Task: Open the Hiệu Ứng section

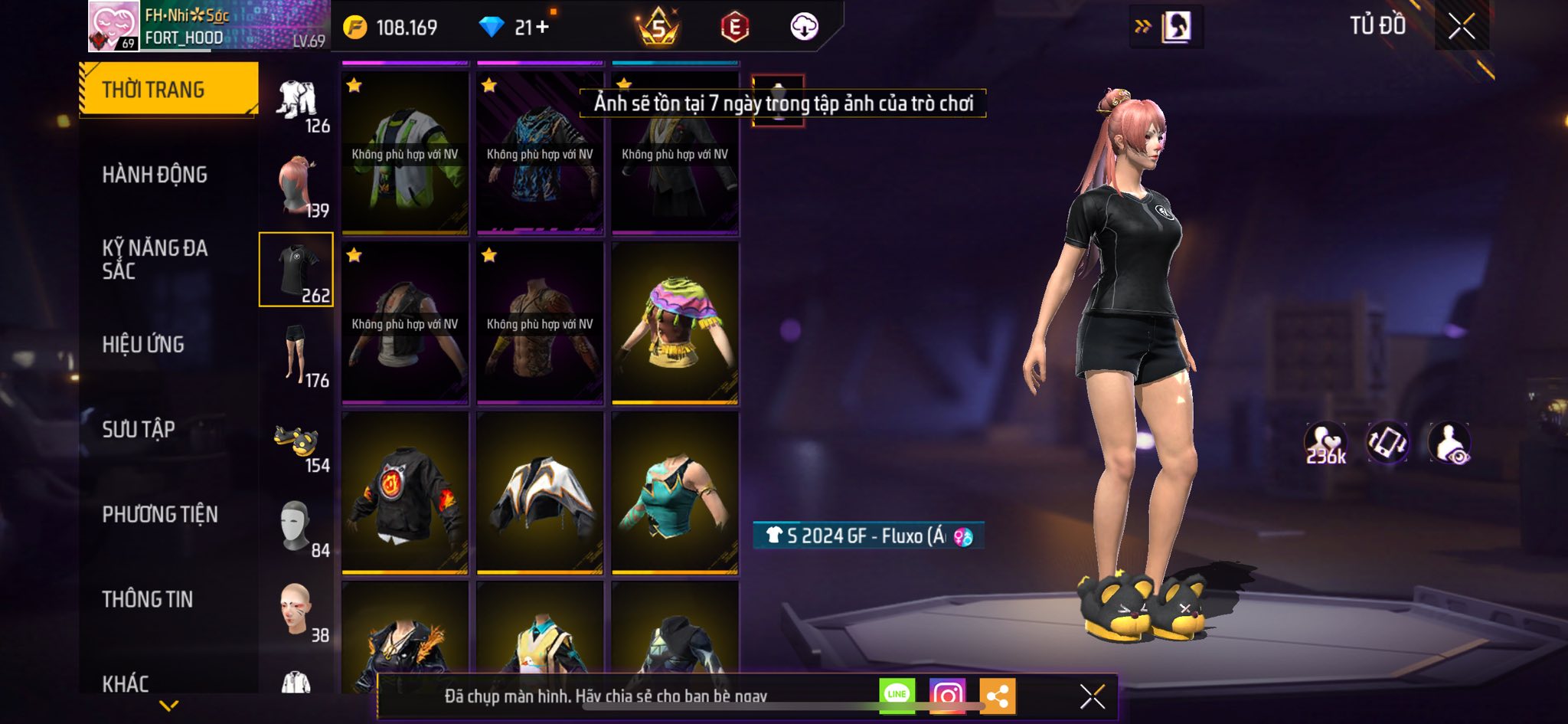Action: click(x=143, y=345)
